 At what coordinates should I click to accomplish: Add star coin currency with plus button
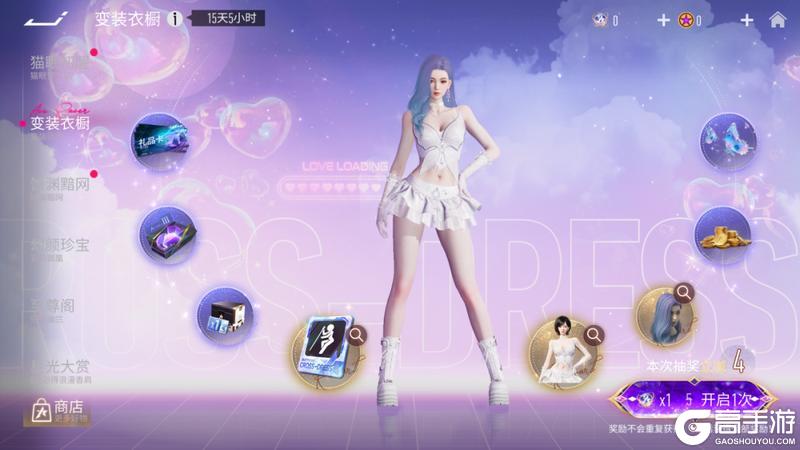[x=746, y=20]
